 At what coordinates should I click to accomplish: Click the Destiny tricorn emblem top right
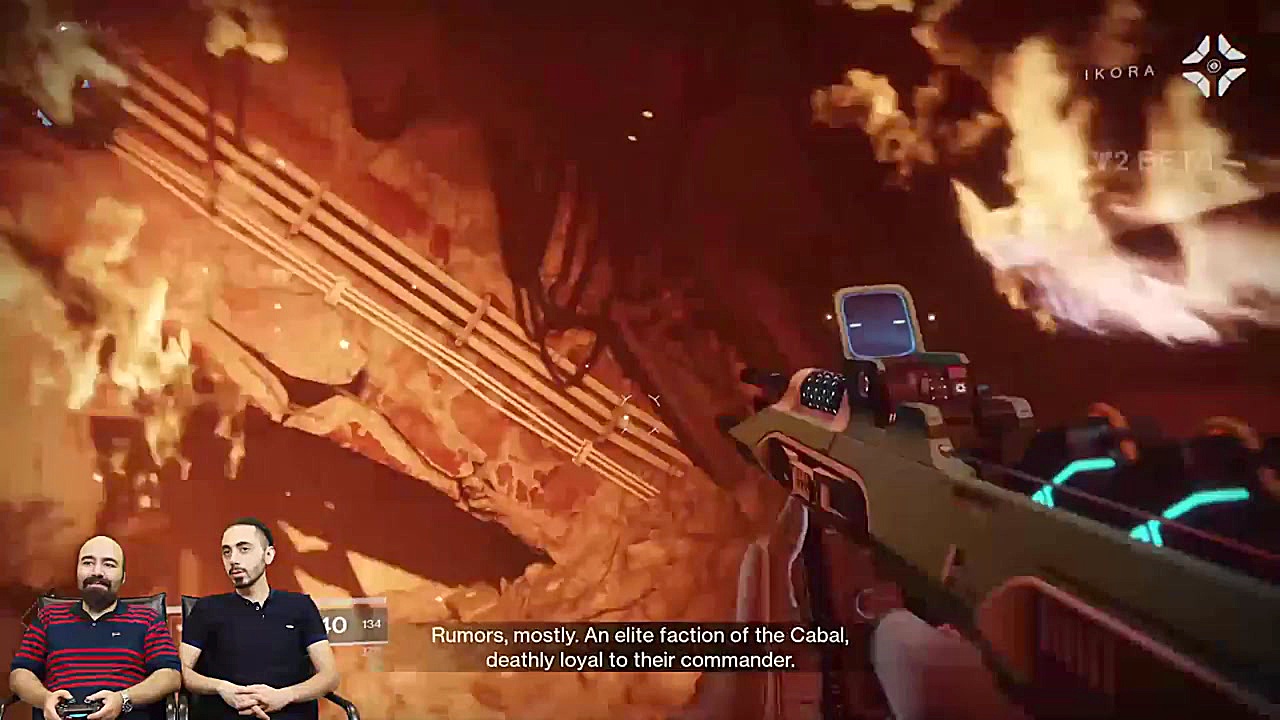pos(1215,65)
